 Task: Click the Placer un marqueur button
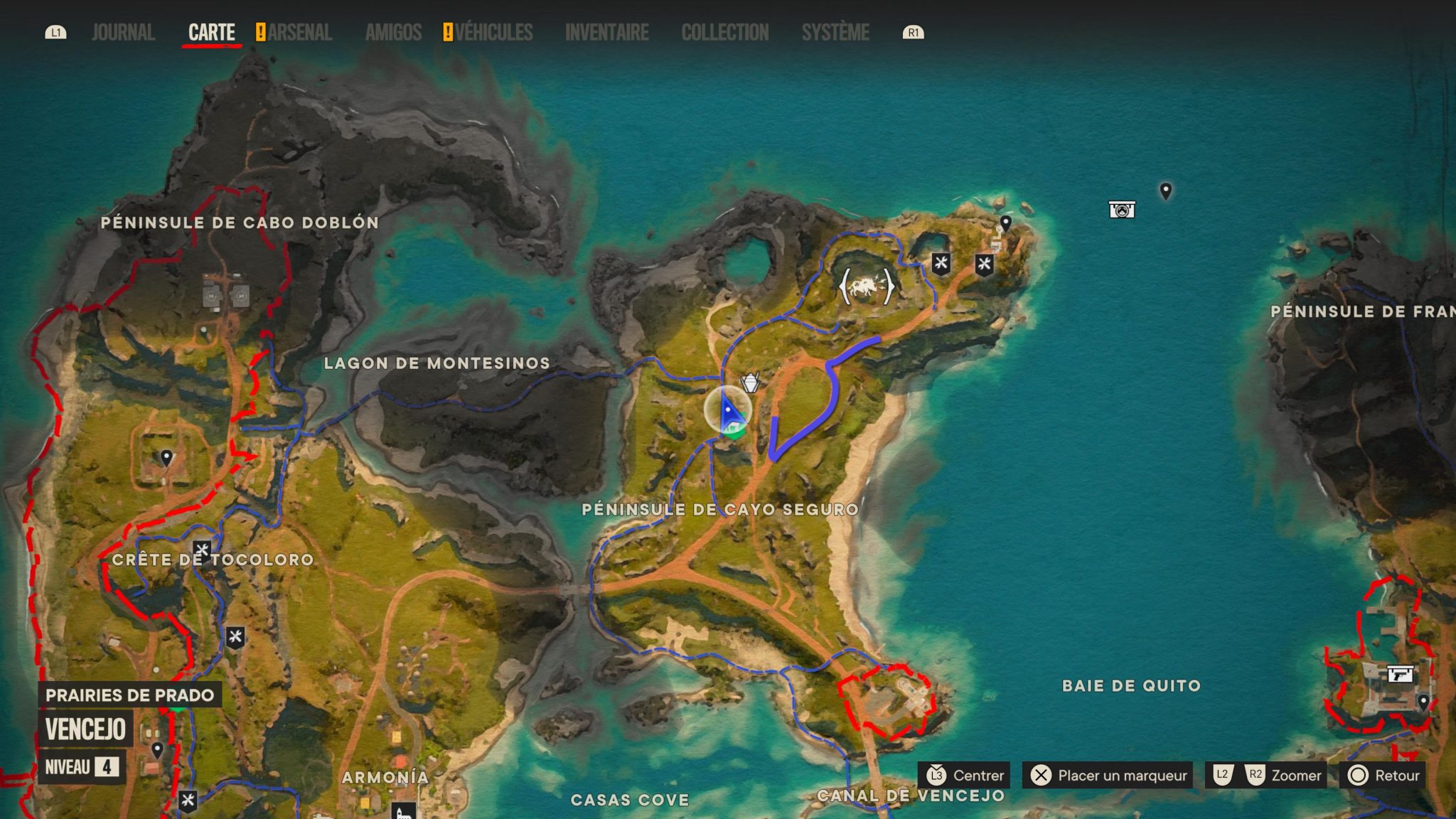pyautogui.click(x=1106, y=775)
